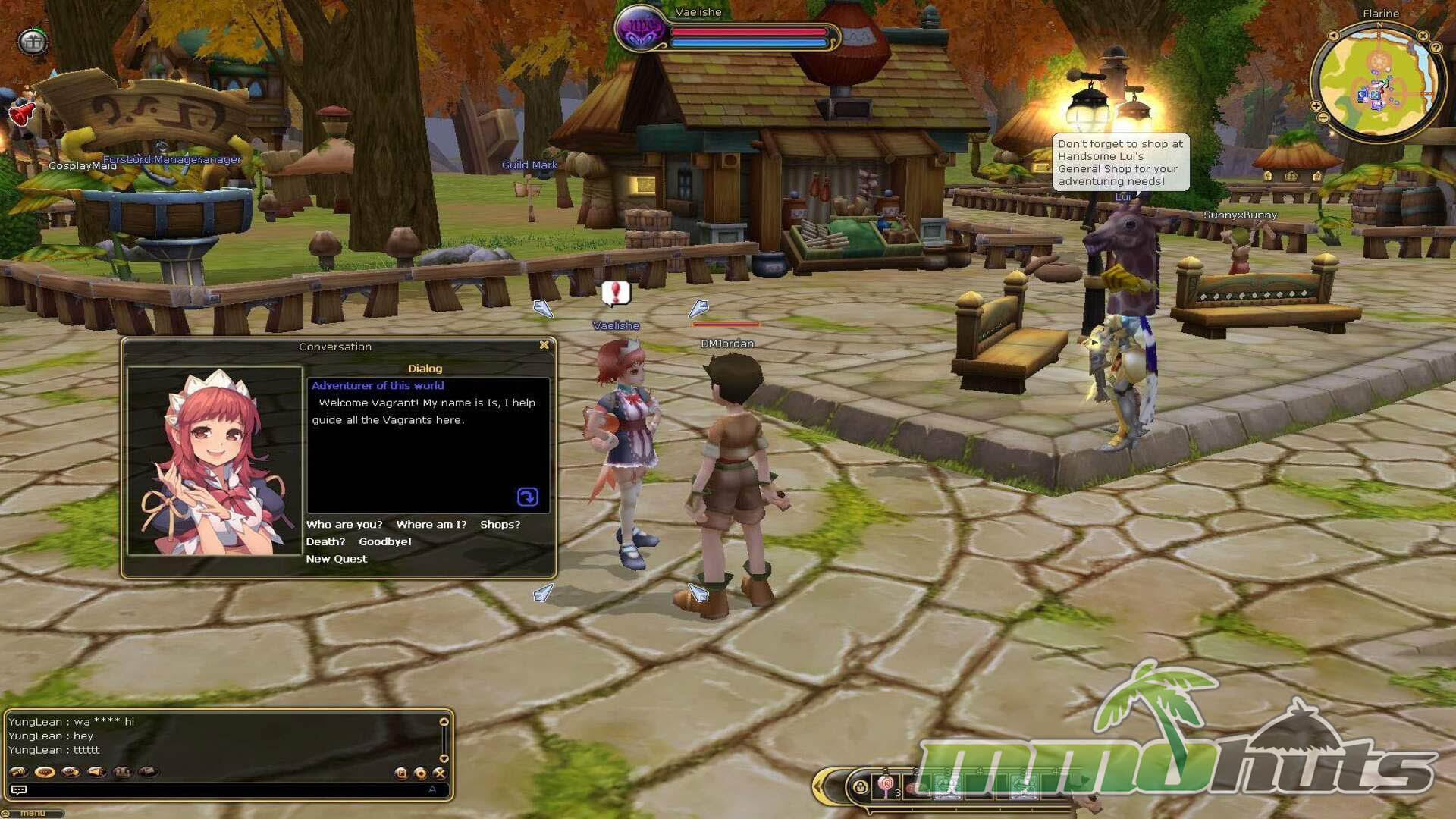Accept the "New Quest" dialog option
This screenshot has height=819, width=1456.
336,559
